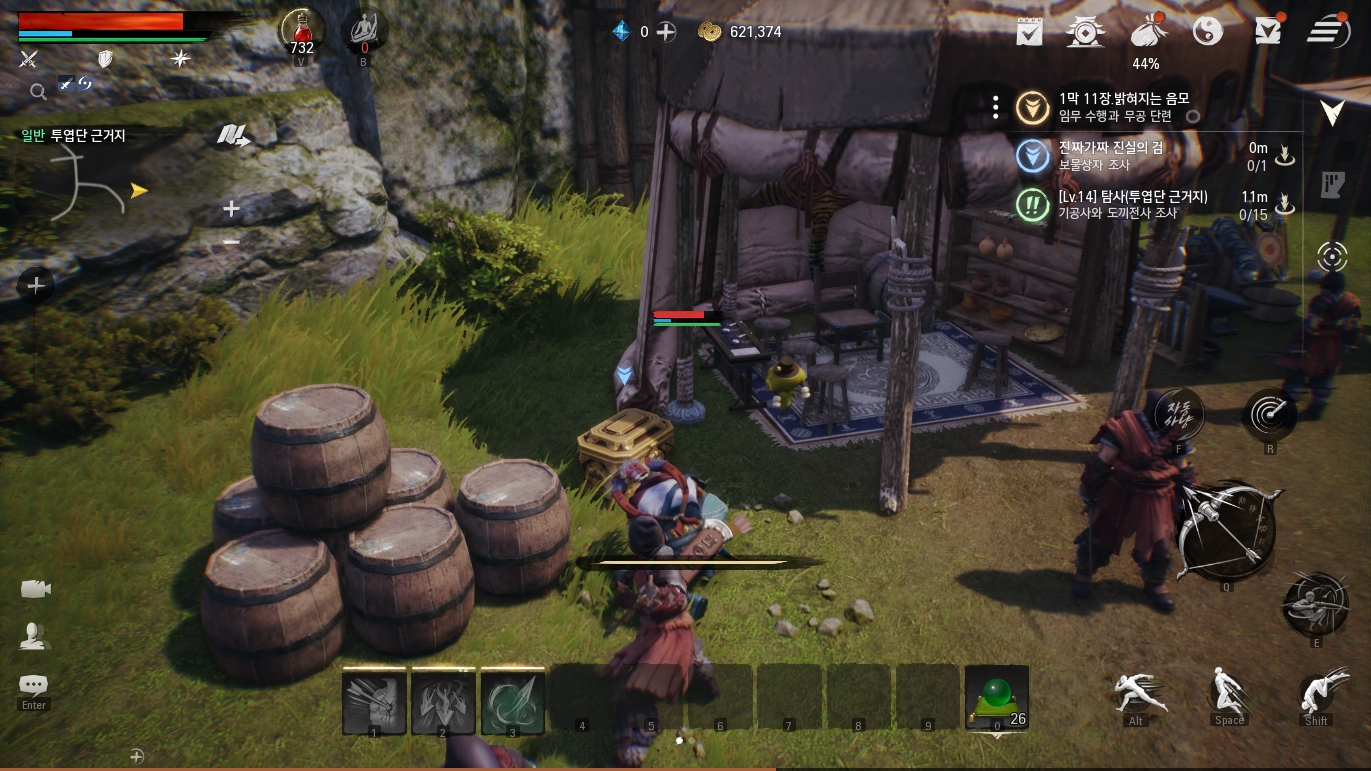Open the calendar checklist icon

(x=1029, y=32)
